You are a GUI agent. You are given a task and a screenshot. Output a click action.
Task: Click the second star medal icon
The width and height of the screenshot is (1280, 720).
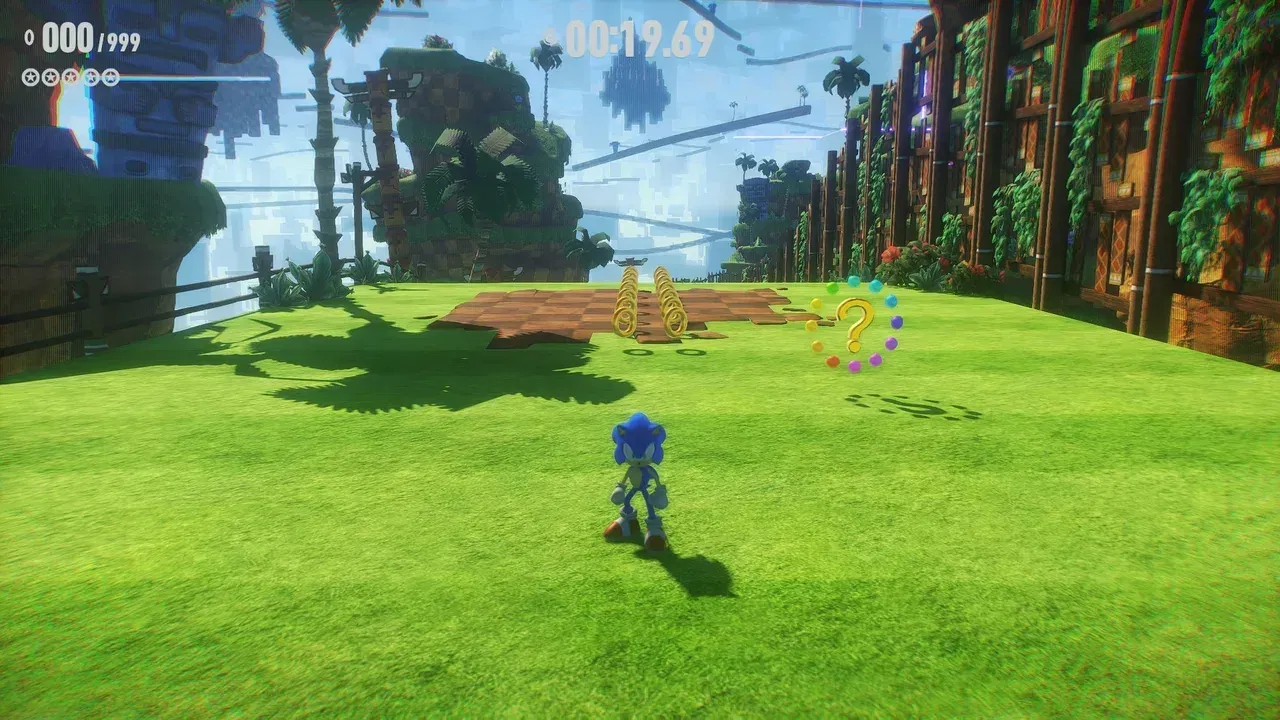tap(50, 76)
